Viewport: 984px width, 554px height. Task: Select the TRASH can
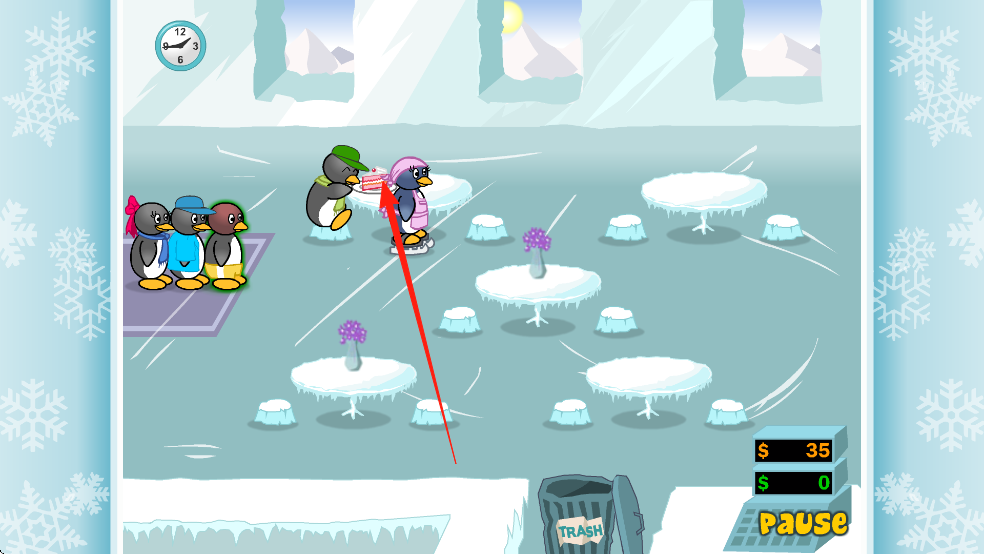(x=582, y=516)
